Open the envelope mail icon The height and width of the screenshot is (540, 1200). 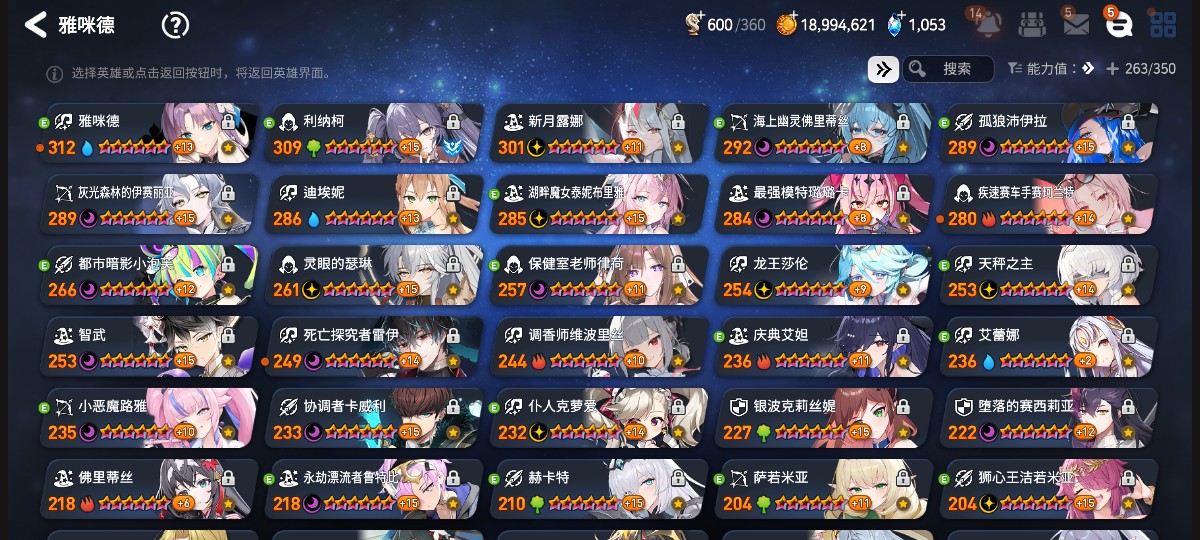pyautogui.click(x=1076, y=24)
